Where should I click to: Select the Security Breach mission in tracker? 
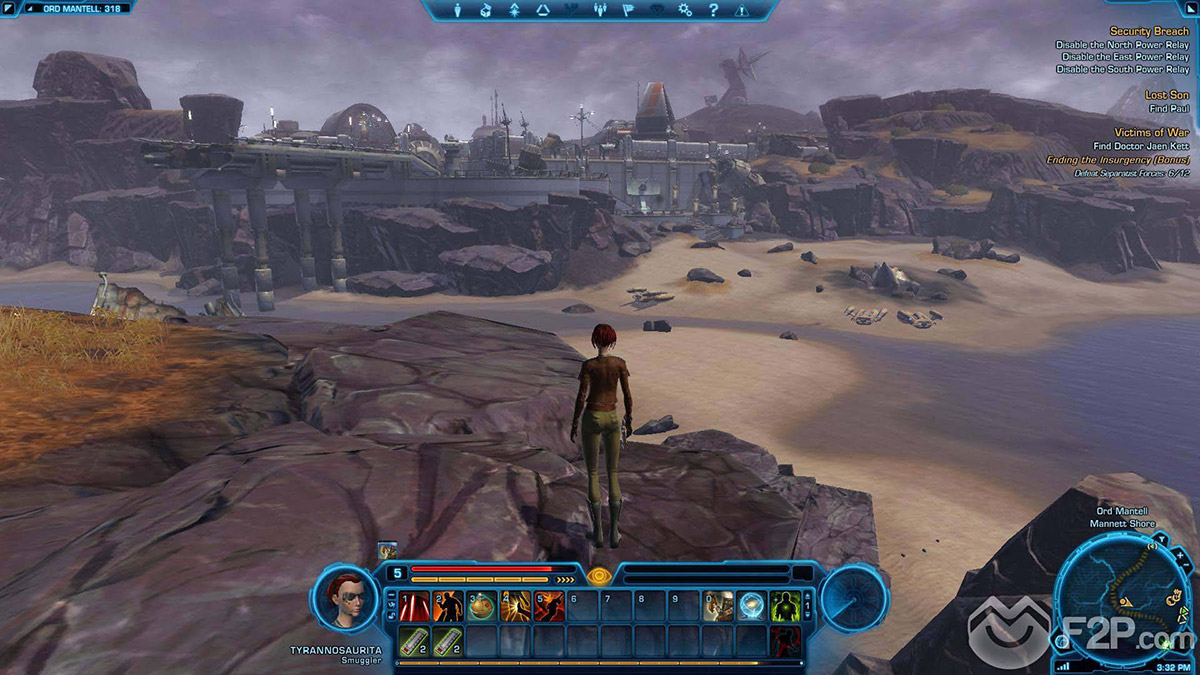pos(1149,32)
